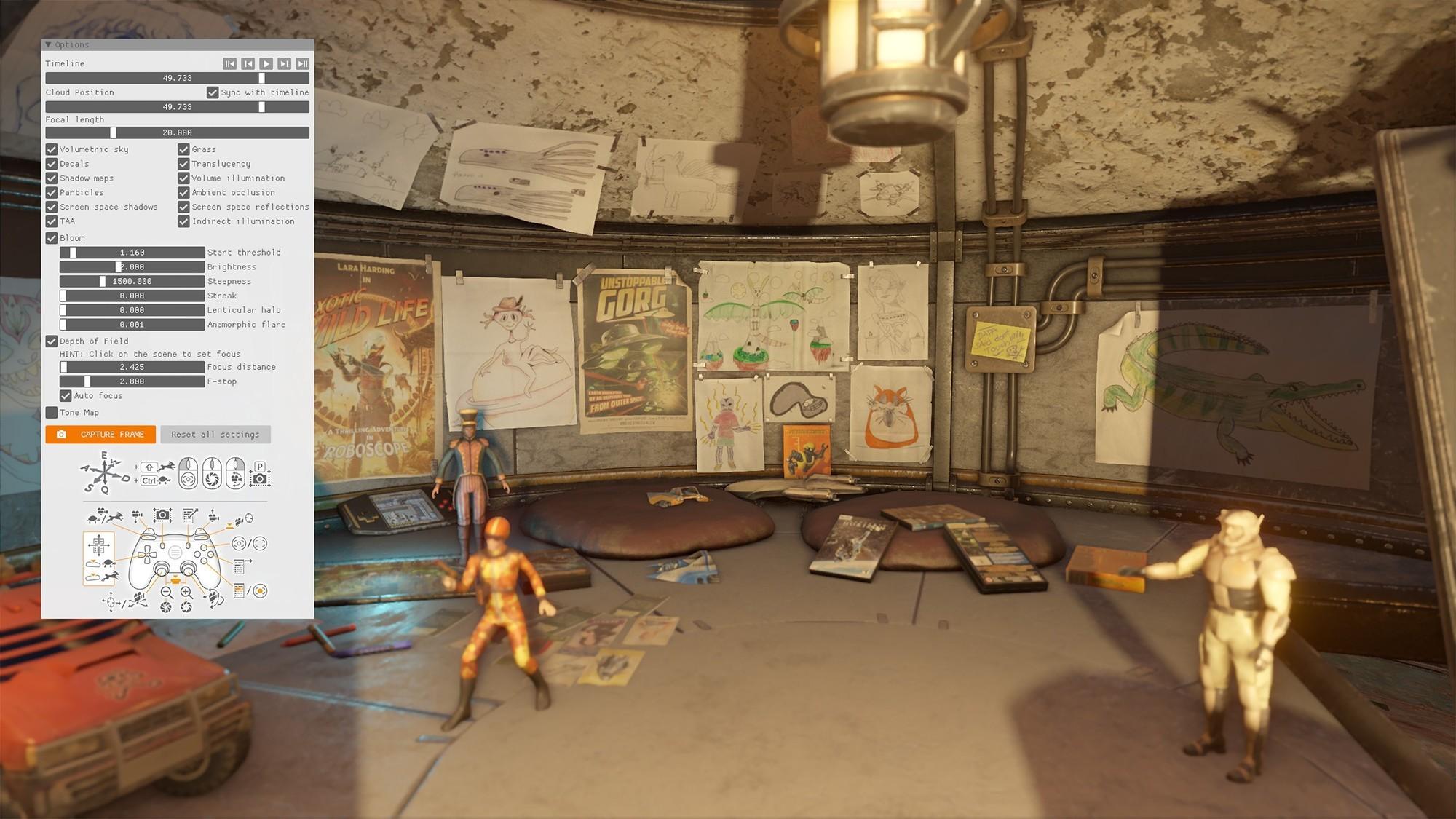Viewport: 1456px width, 819px height.
Task: Uncheck the Grass rendering option
Action: tap(184, 149)
